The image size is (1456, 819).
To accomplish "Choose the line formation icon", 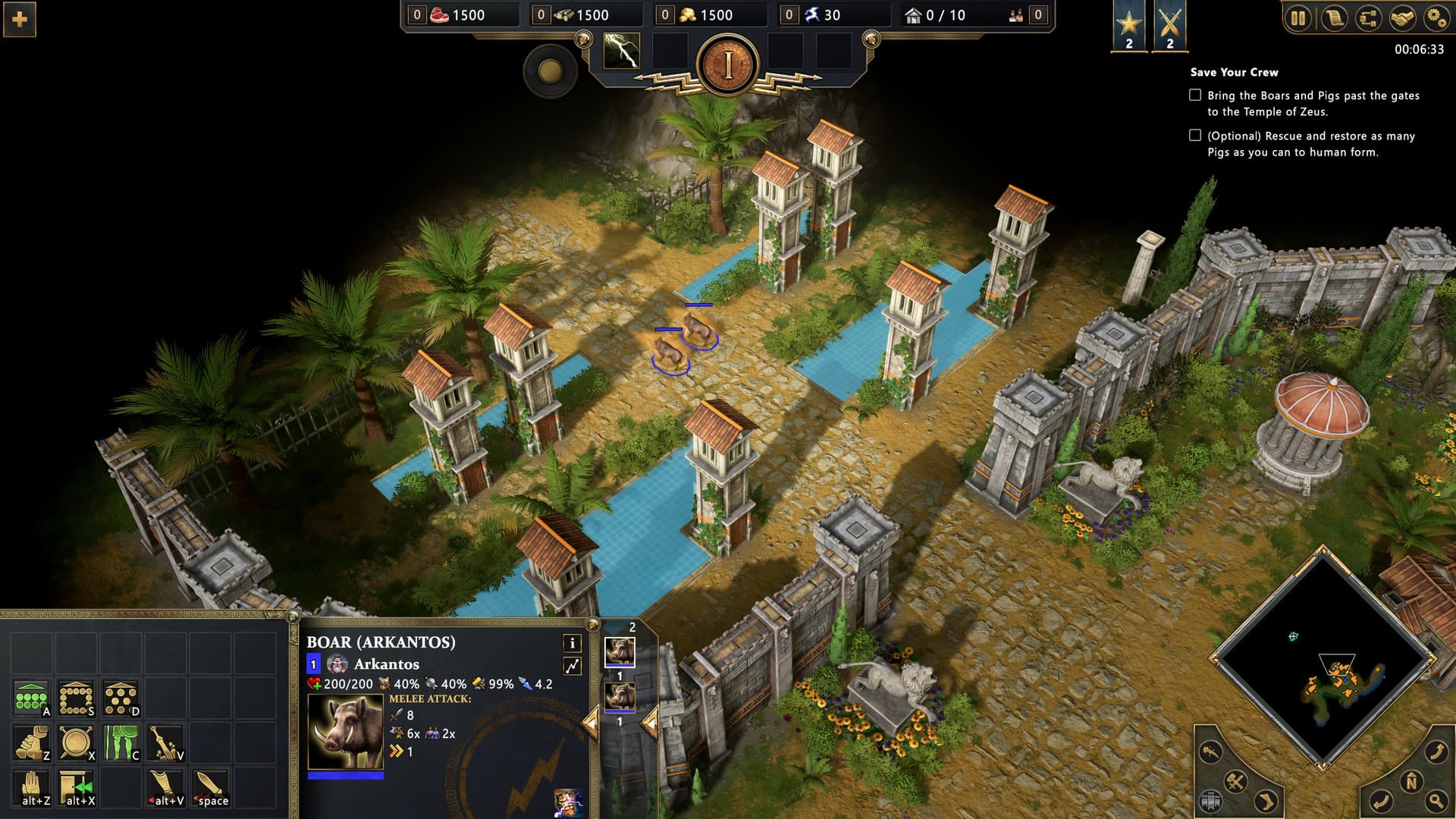I will pyautogui.click(x=31, y=698).
